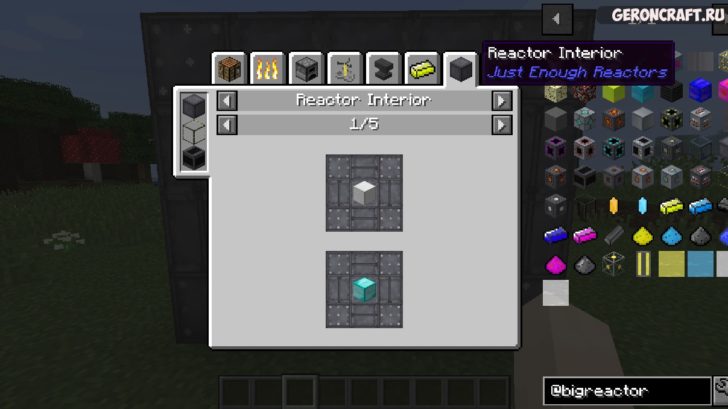Open the wrench config button

721,388
